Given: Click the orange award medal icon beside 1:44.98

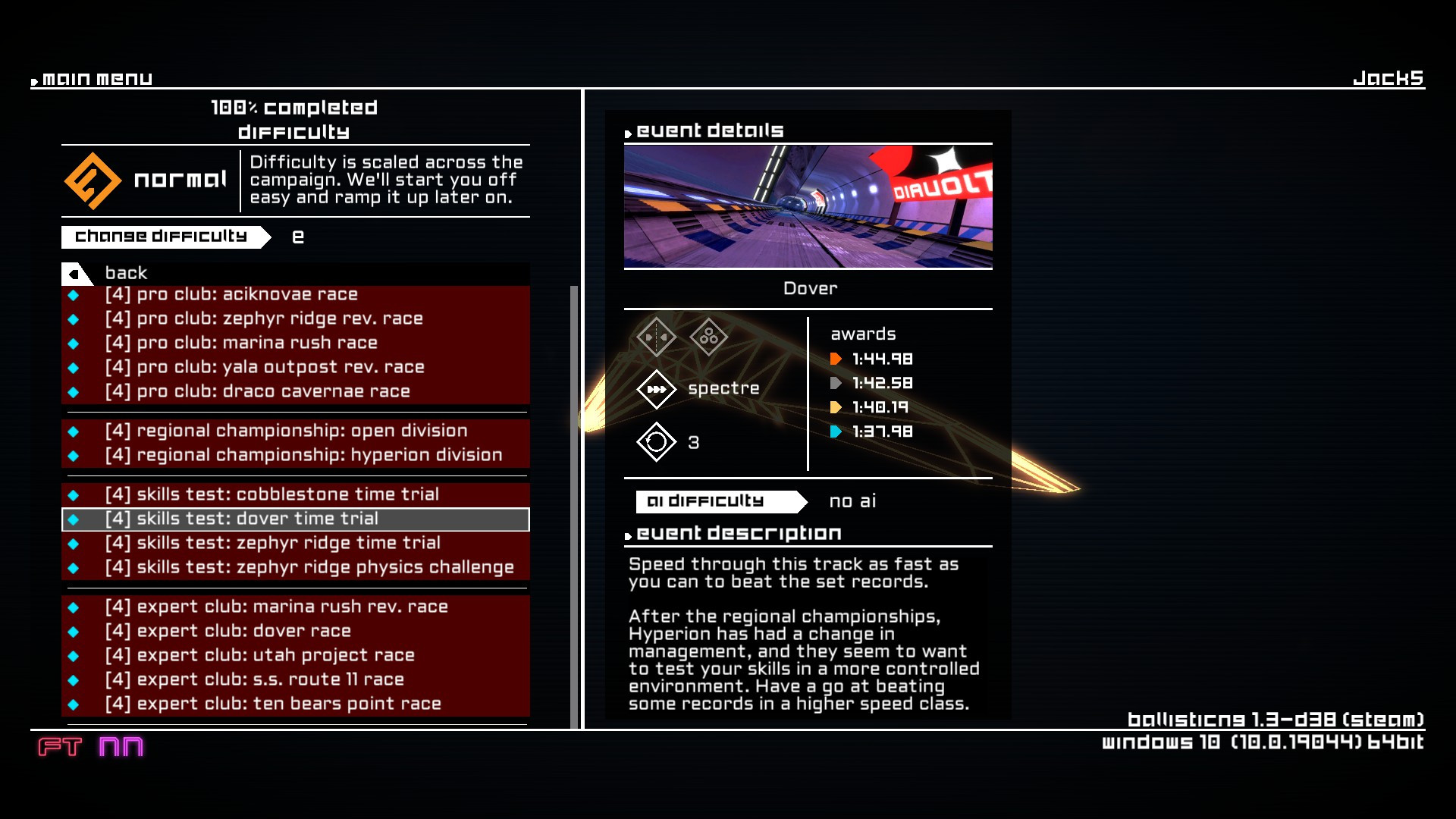Looking at the screenshot, I should tap(837, 359).
